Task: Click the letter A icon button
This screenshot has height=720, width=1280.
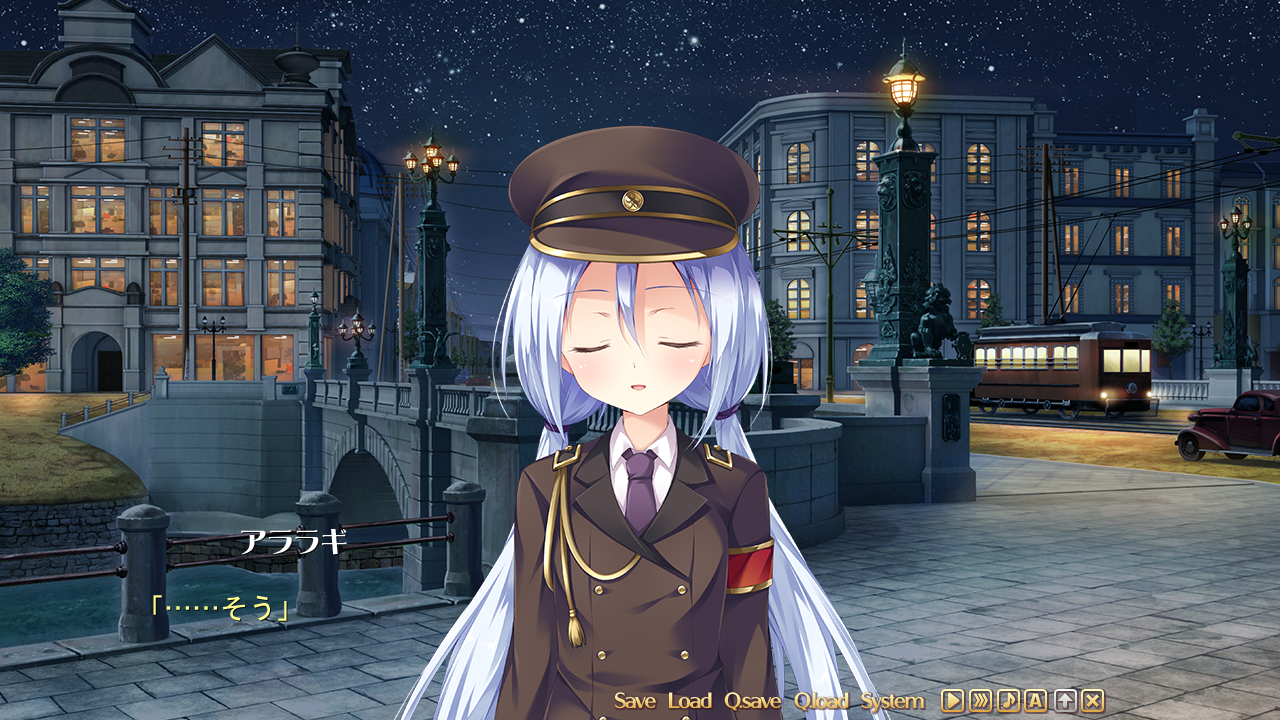Action: (1036, 701)
